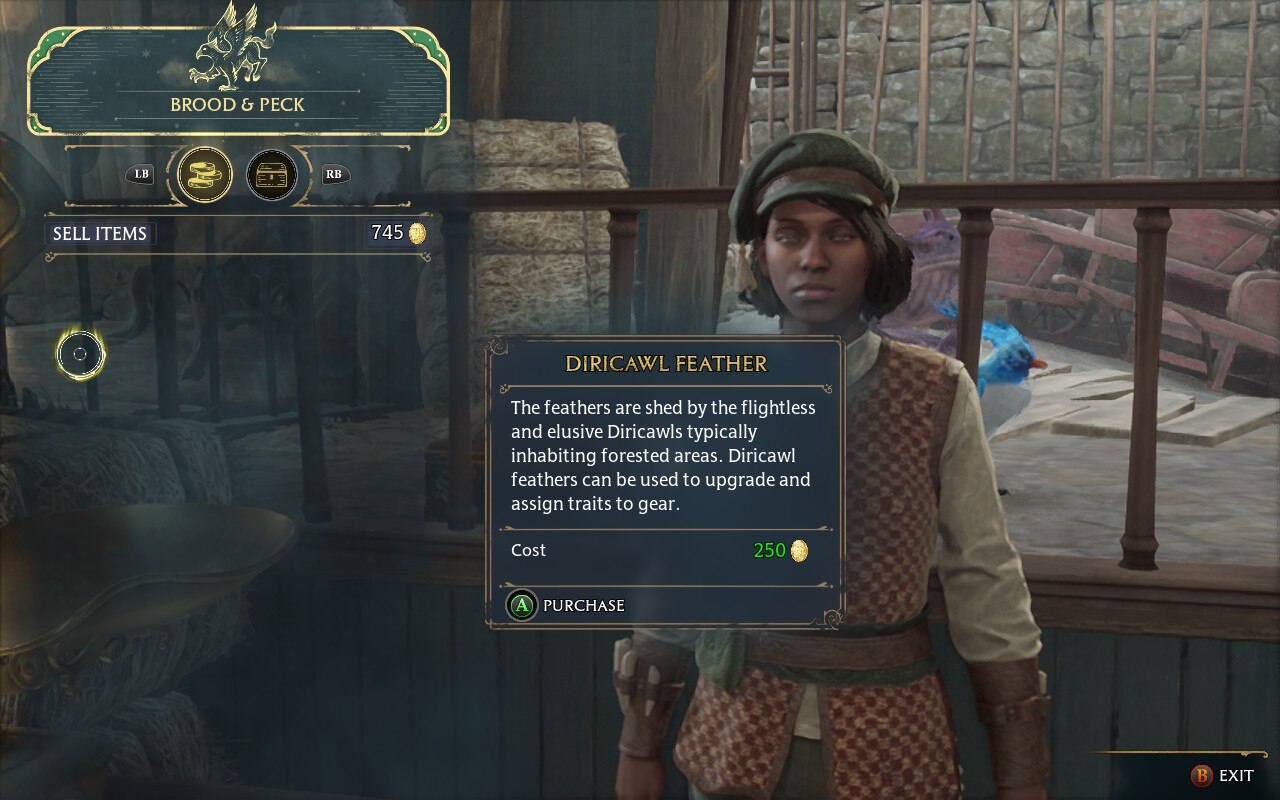Image resolution: width=1280 pixels, height=800 pixels.
Task: Expand the Cost row of the item card
Action: pos(528,550)
